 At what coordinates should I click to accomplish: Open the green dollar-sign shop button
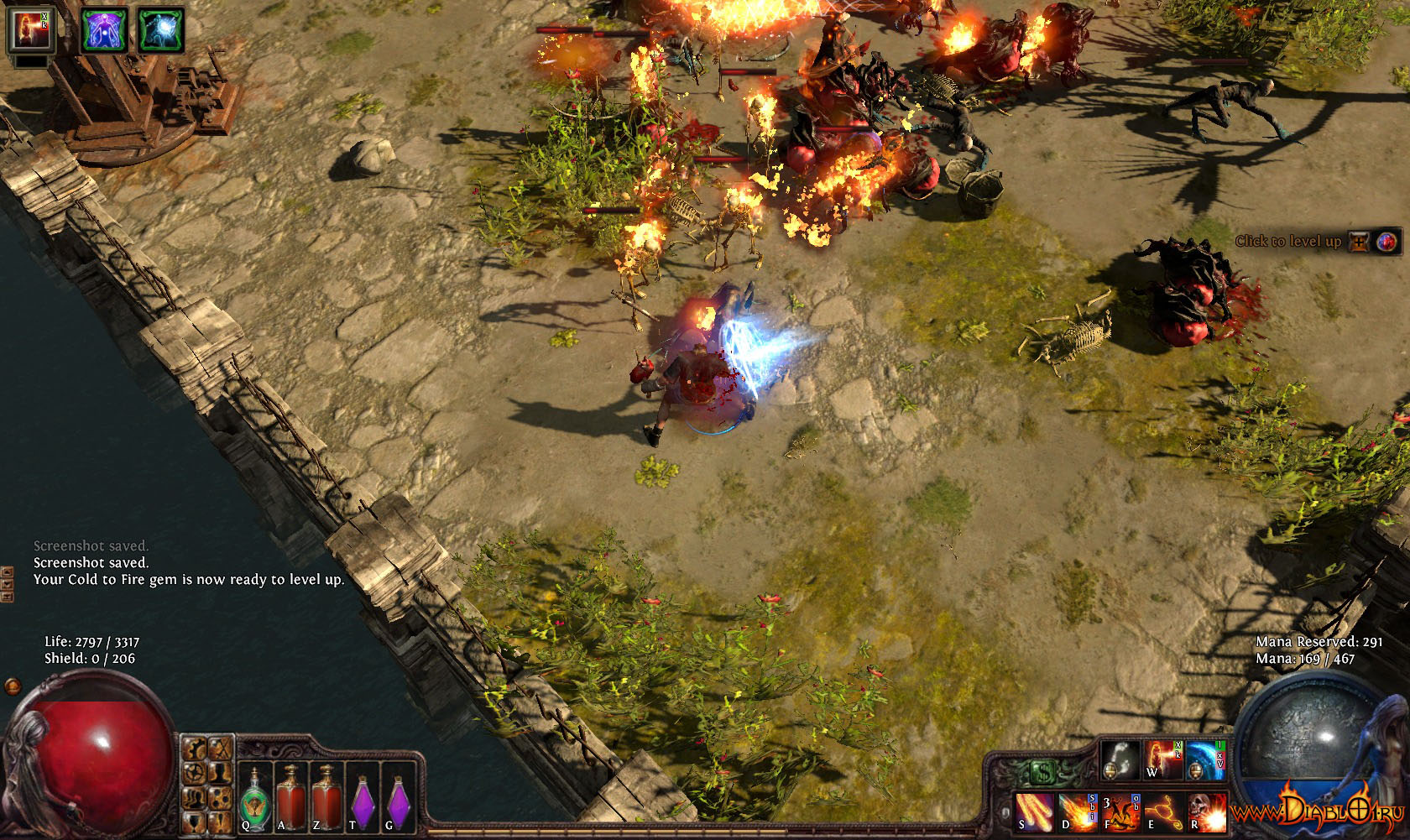click(x=1042, y=771)
